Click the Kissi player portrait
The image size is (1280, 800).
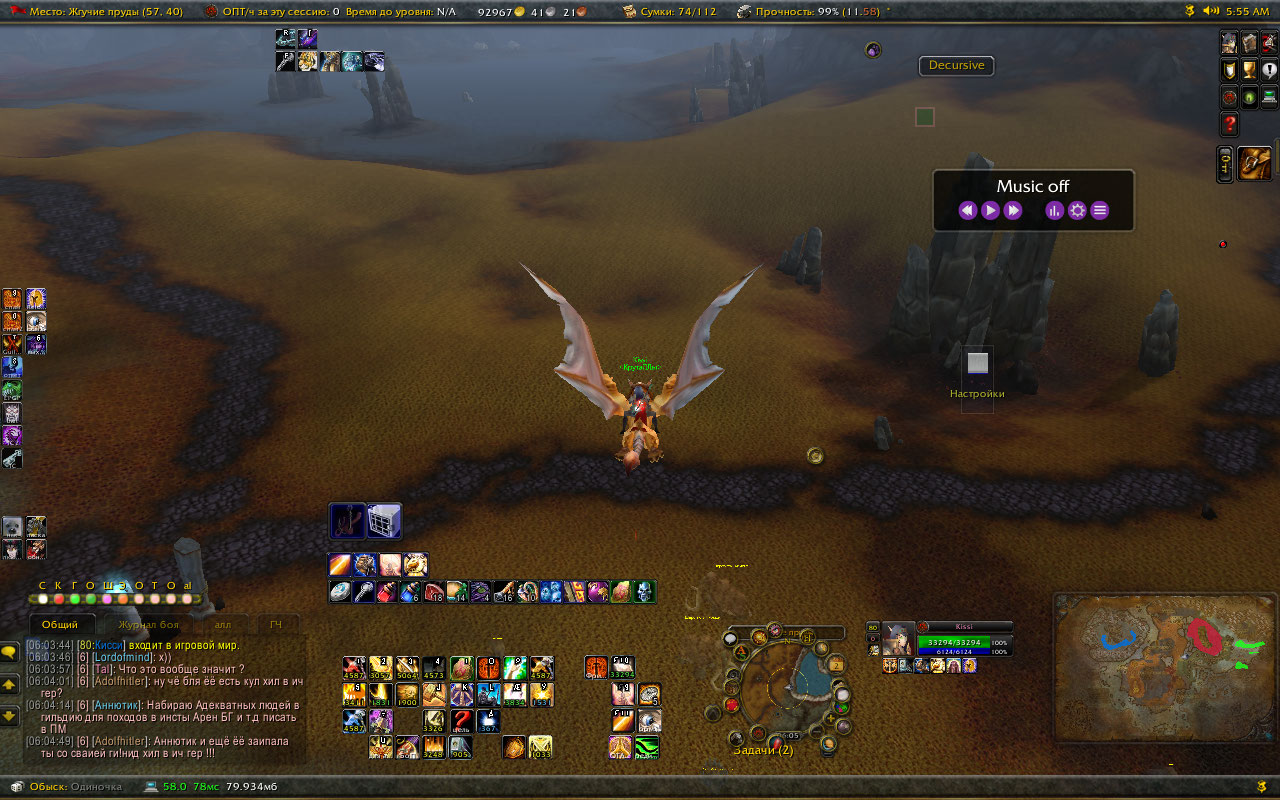898,641
